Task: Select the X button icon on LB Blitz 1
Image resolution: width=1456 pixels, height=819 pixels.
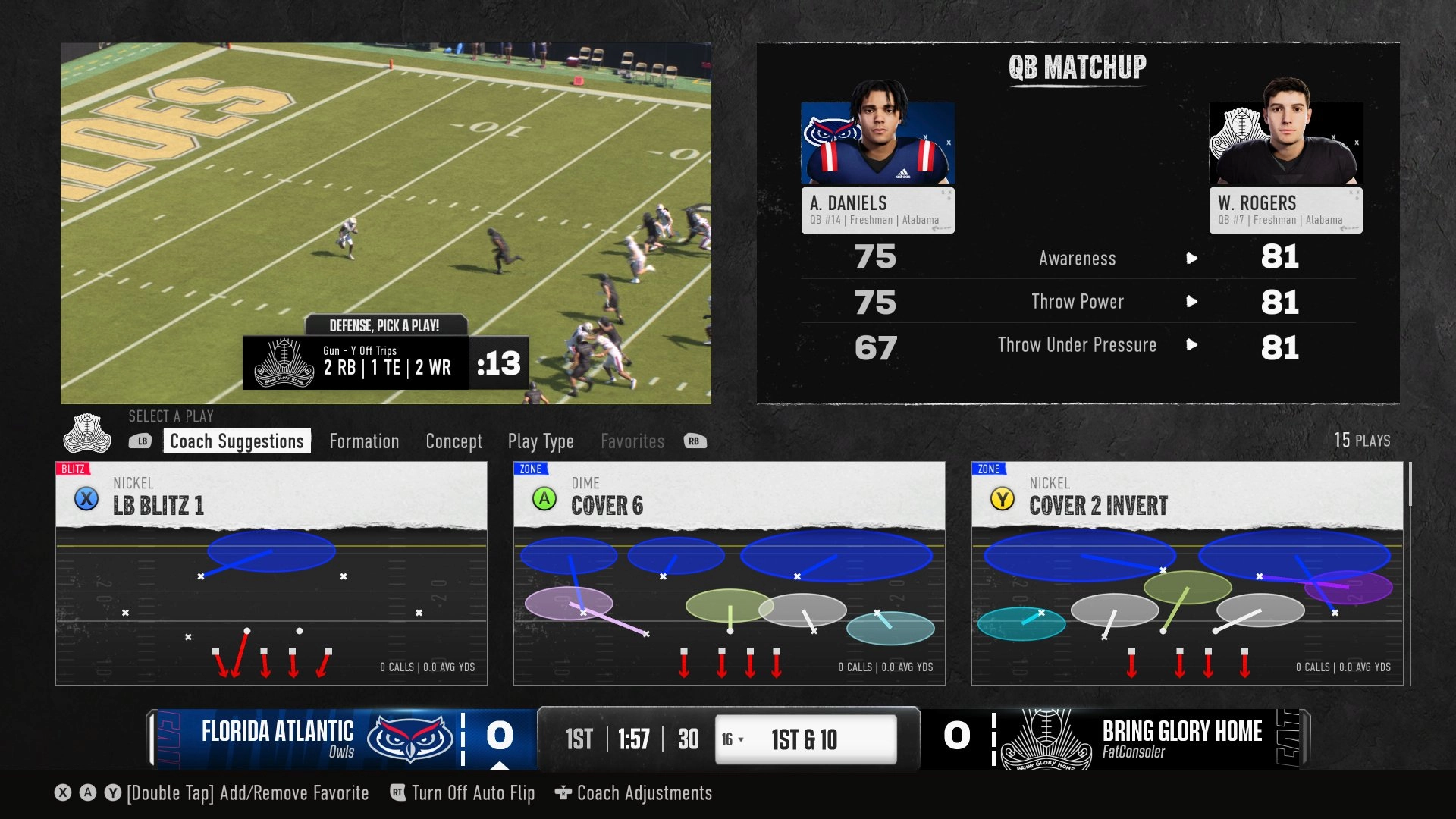Action: (86, 500)
